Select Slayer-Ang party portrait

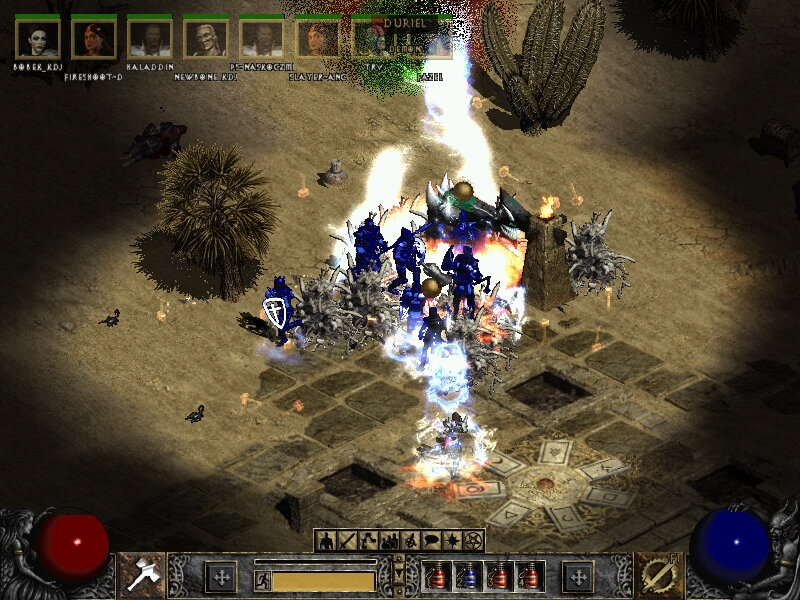coord(318,39)
